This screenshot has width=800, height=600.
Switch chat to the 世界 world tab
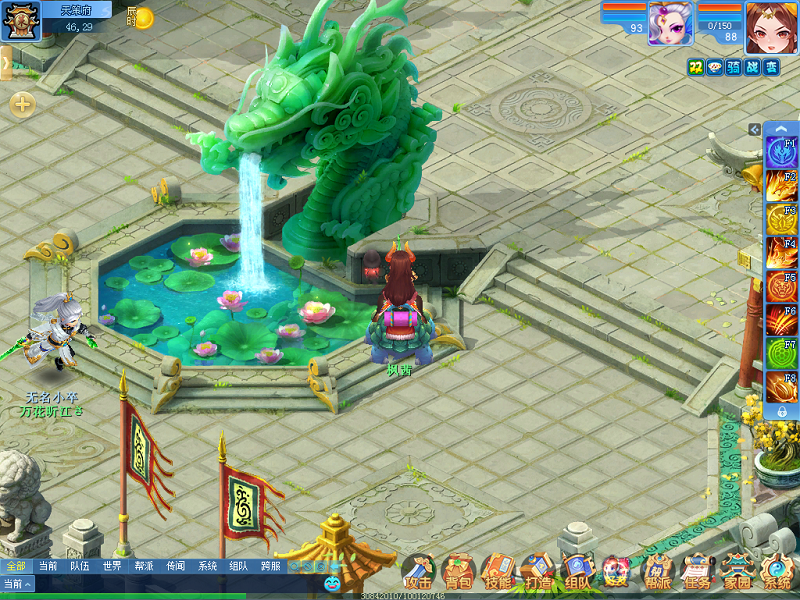click(x=112, y=566)
